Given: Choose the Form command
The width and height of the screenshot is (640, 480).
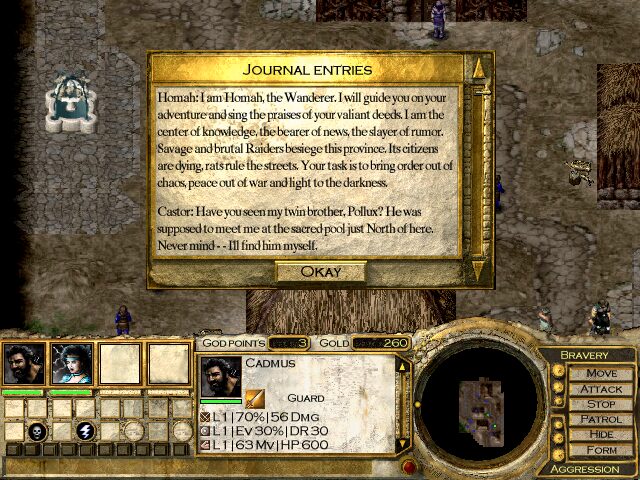Looking at the screenshot, I should pyautogui.click(x=601, y=450).
